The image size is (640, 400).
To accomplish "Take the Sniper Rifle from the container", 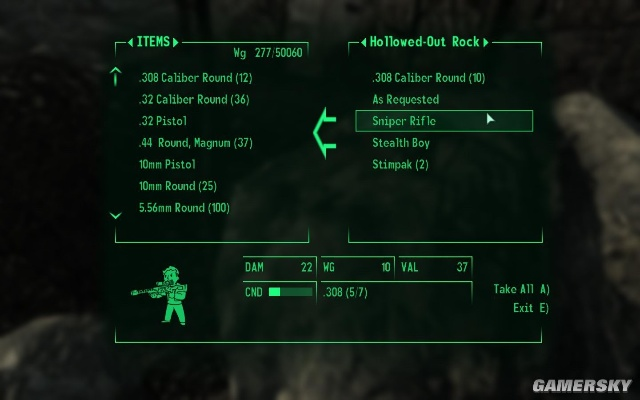I will tap(404, 121).
